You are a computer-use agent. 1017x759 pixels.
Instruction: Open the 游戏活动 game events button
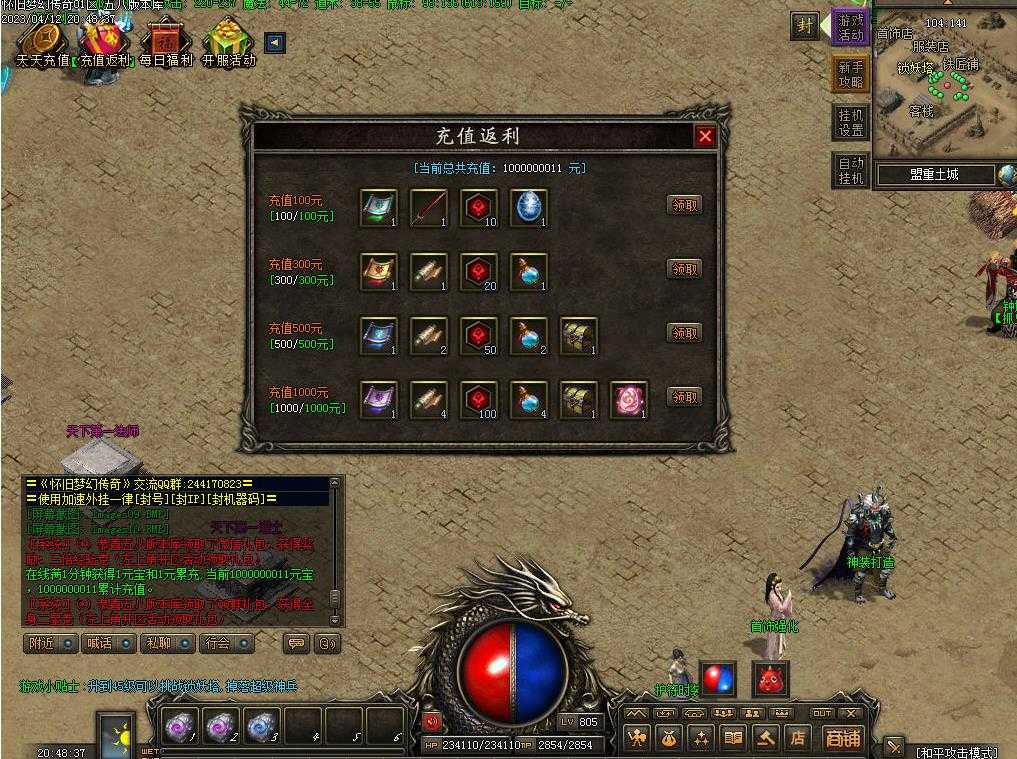click(x=850, y=27)
